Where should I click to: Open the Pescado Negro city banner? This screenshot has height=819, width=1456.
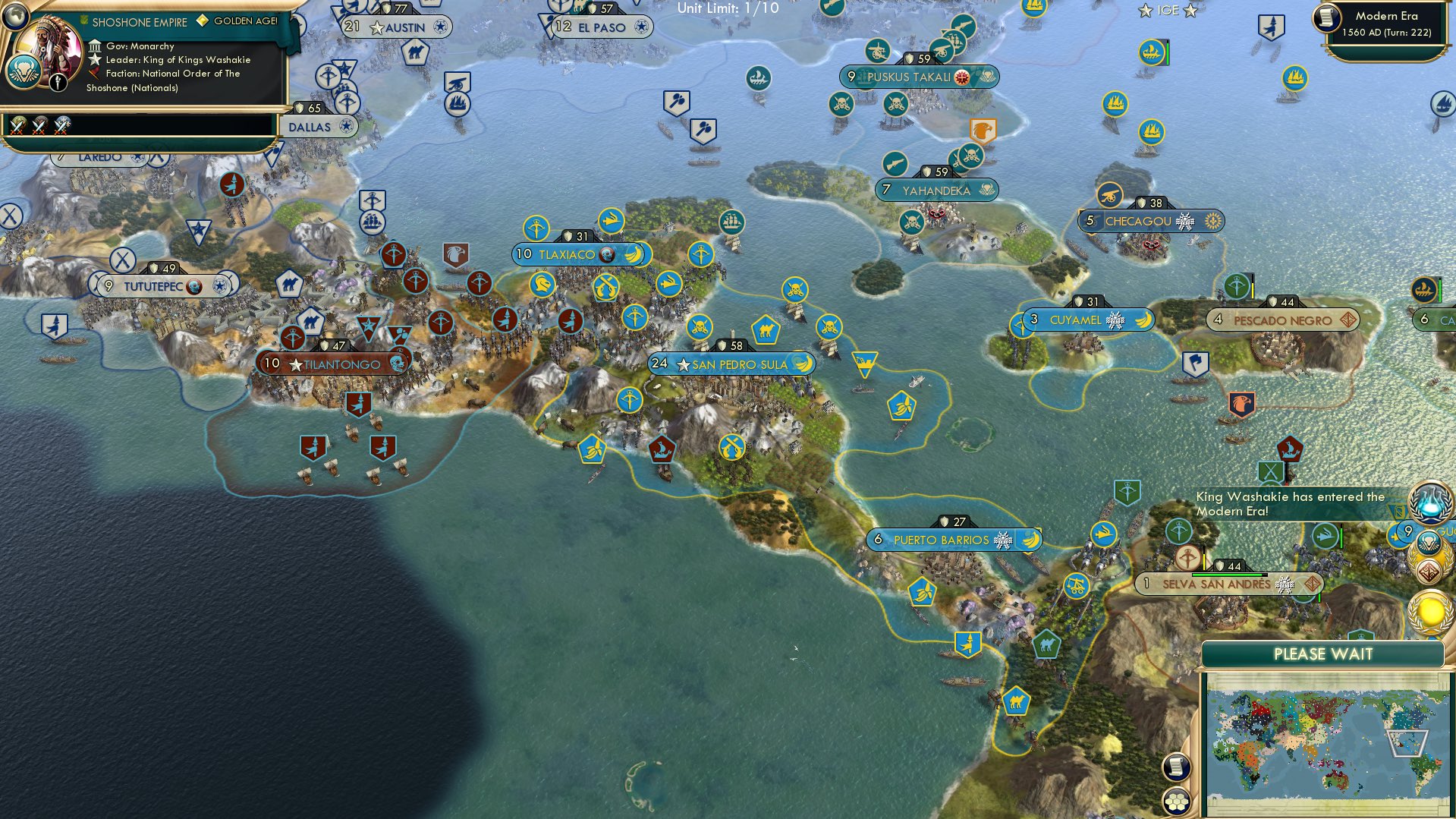click(x=1282, y=320)
